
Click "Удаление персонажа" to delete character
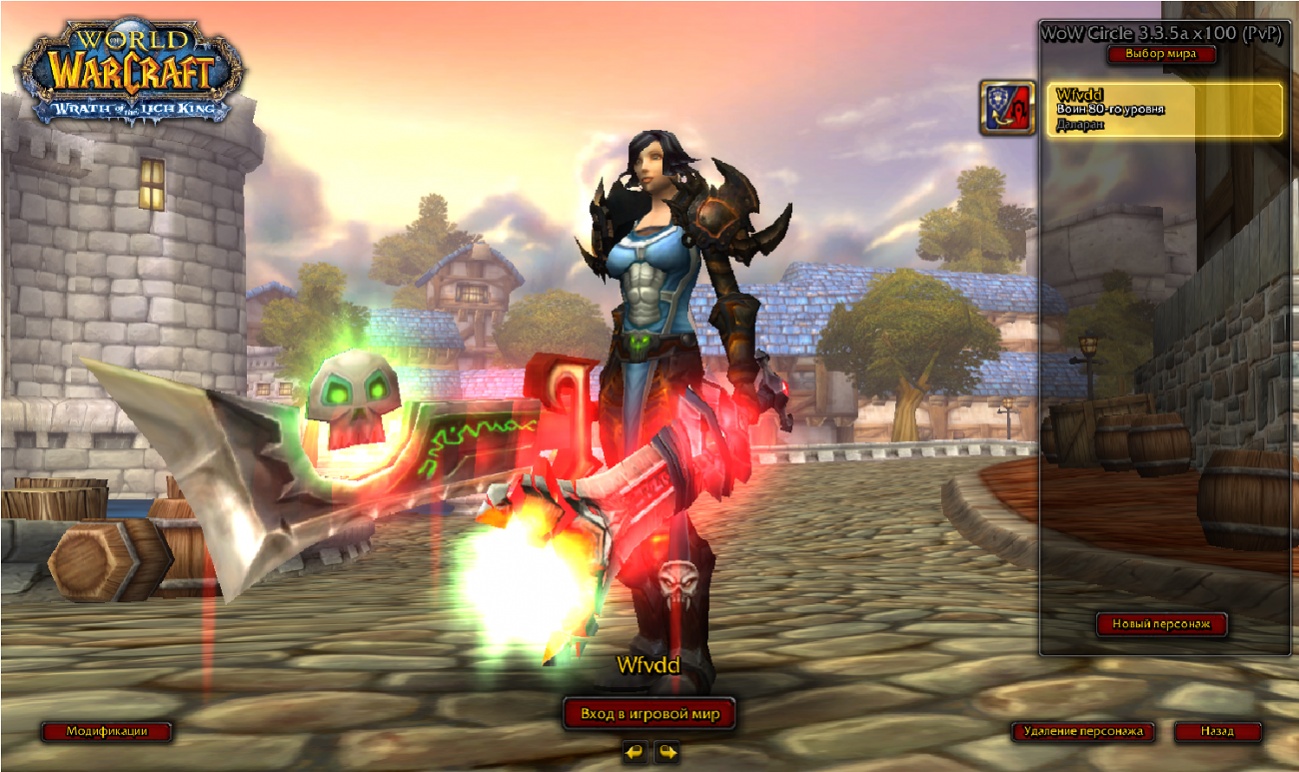pyautogui.click(x=1082, y=731)
